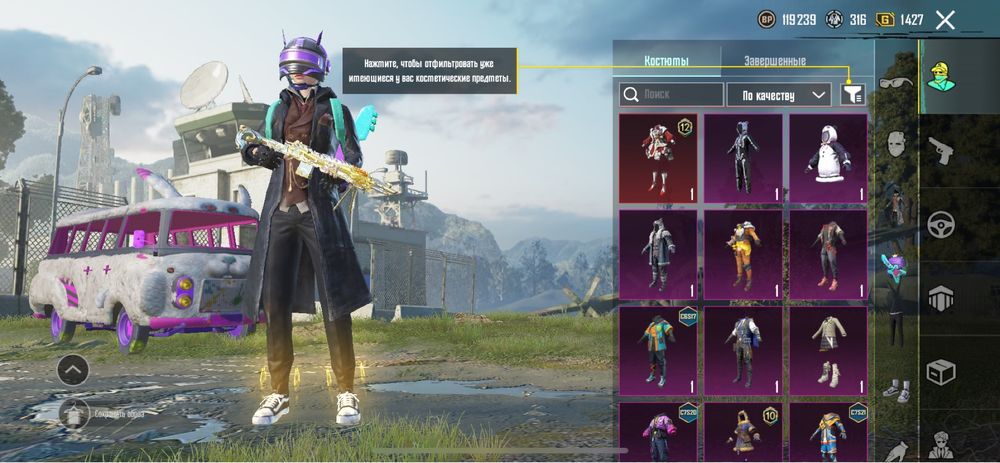This screenshot has height=463, width=1000.
Task: Switch to the Костюмы tab
Action: point(666,61)
